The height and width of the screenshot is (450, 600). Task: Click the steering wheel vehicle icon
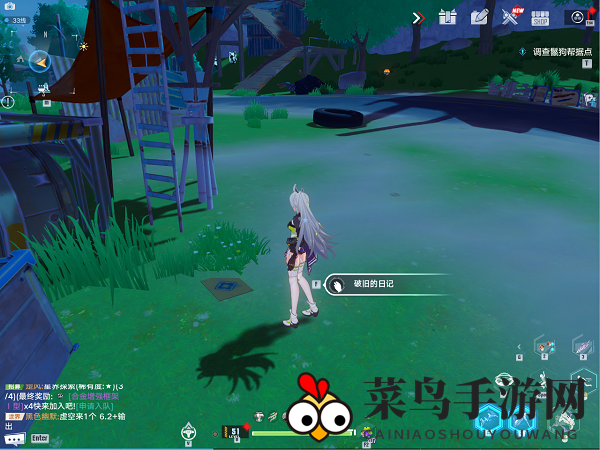[188, 432]
